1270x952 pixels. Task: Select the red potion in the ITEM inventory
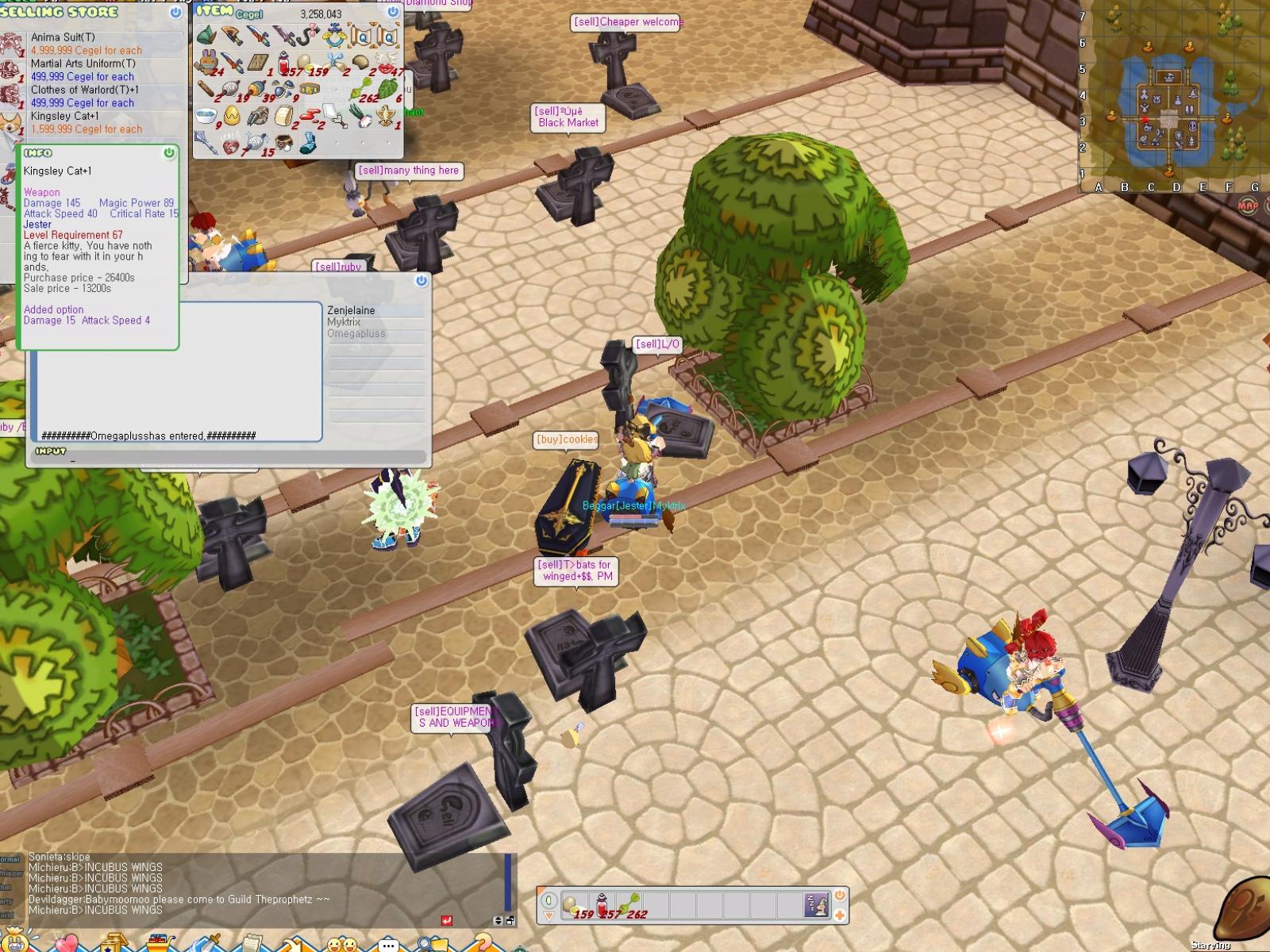[283, 63]
